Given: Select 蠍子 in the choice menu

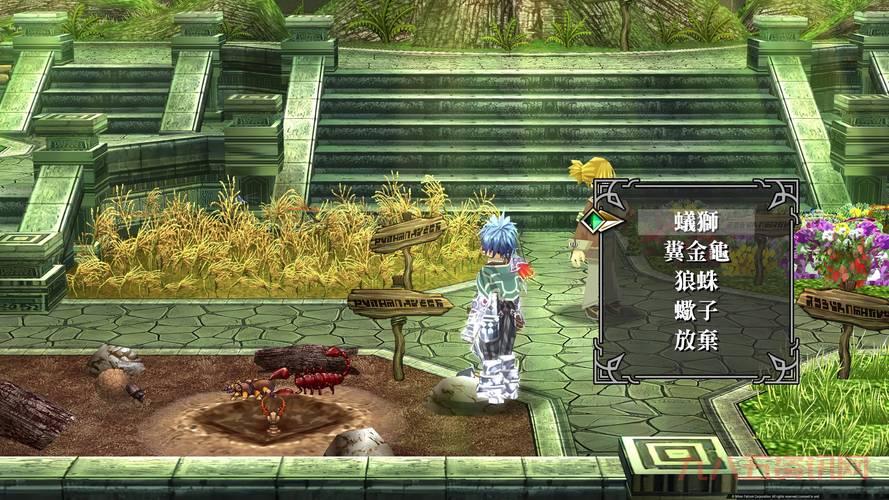Looking at the screenshot, I should (696, 311).
